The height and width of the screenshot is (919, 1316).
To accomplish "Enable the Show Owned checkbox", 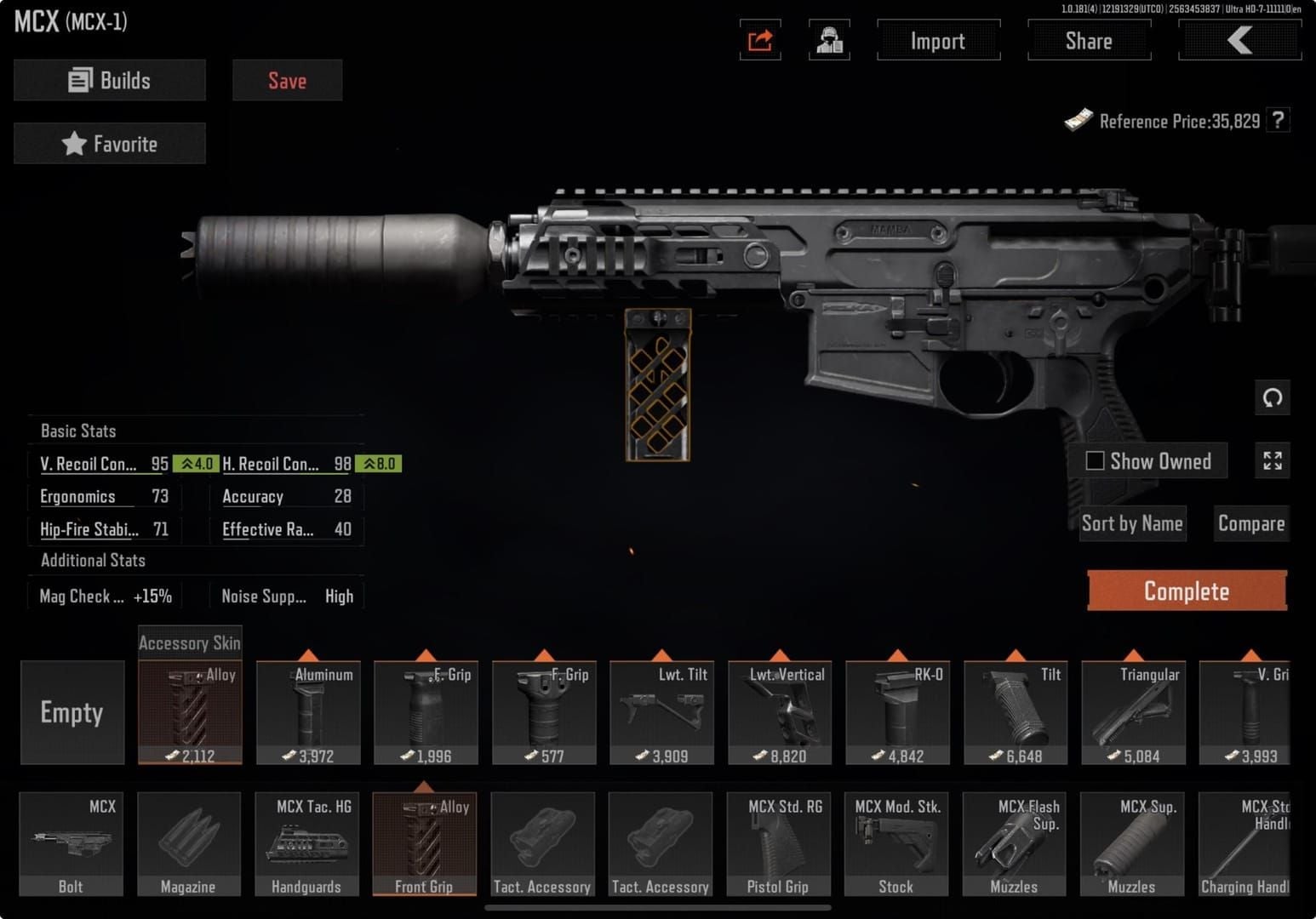I will pos(1096,460).
